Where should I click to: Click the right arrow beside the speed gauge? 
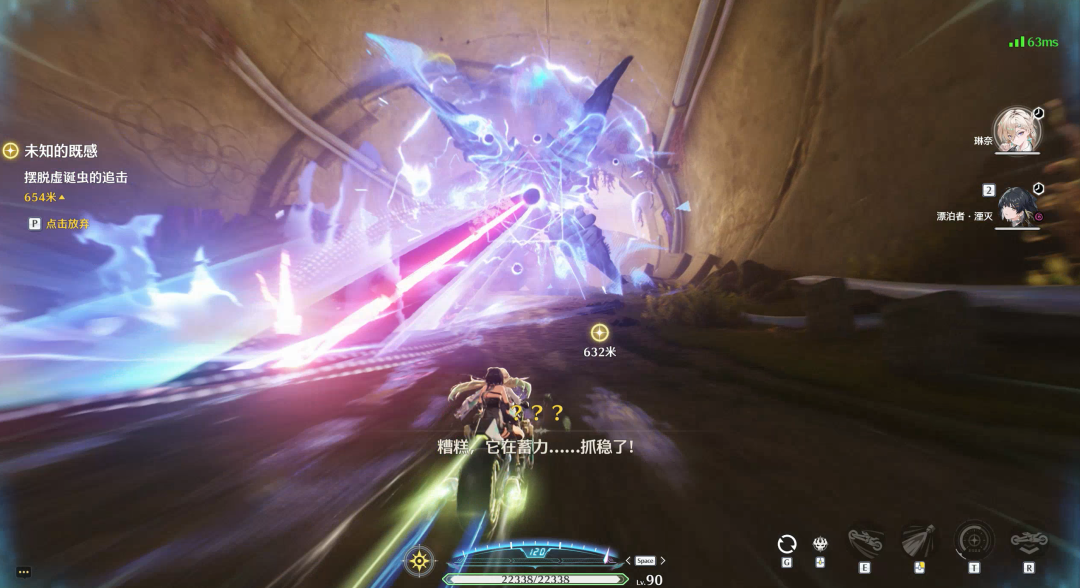tap(663, 561)
